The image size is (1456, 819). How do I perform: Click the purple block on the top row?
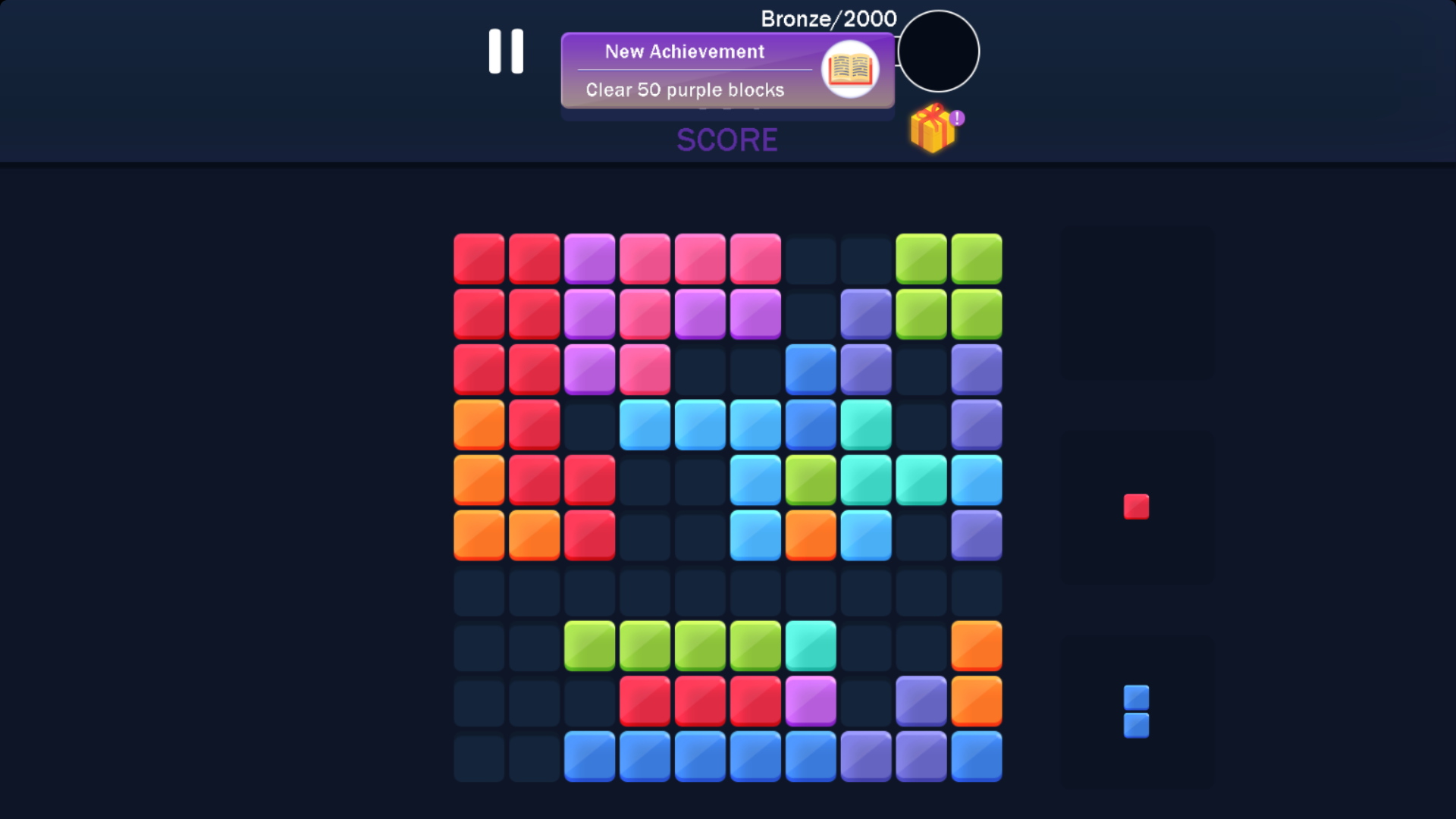pos(589,258)
